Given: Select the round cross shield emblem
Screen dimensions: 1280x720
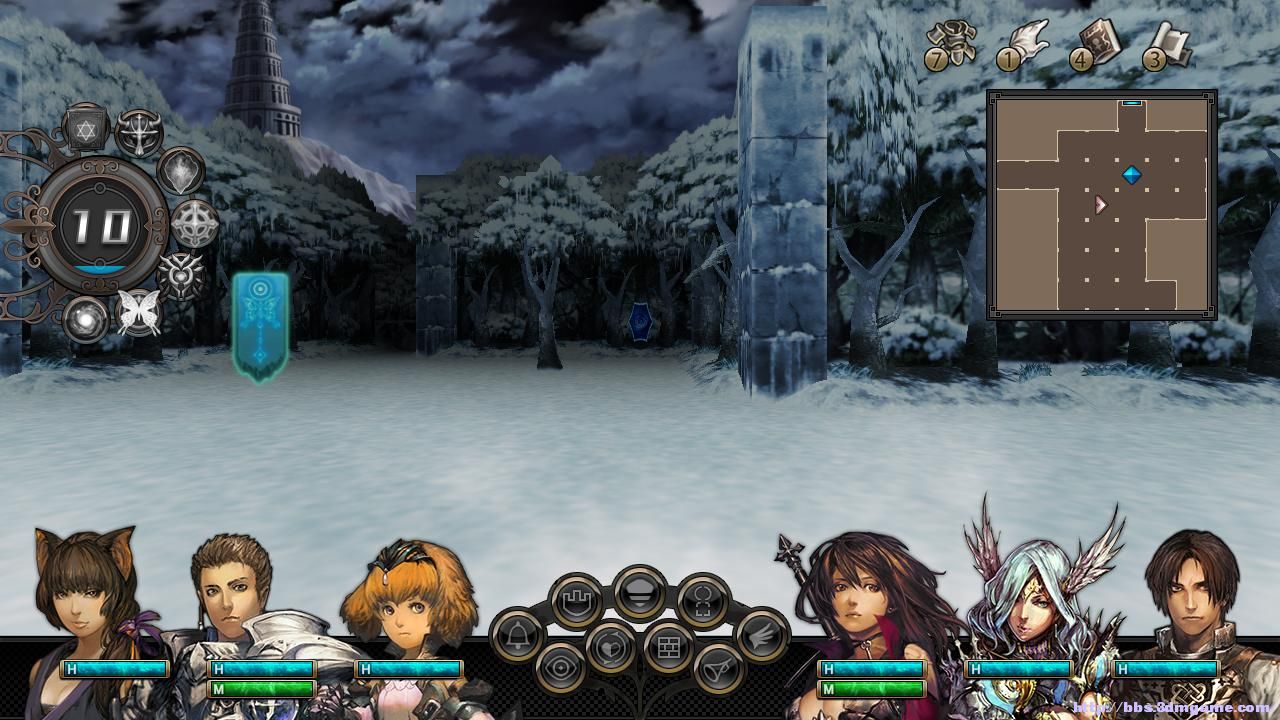Looking at the screenshot, I should pyautogui.click(x=195, y=223).
